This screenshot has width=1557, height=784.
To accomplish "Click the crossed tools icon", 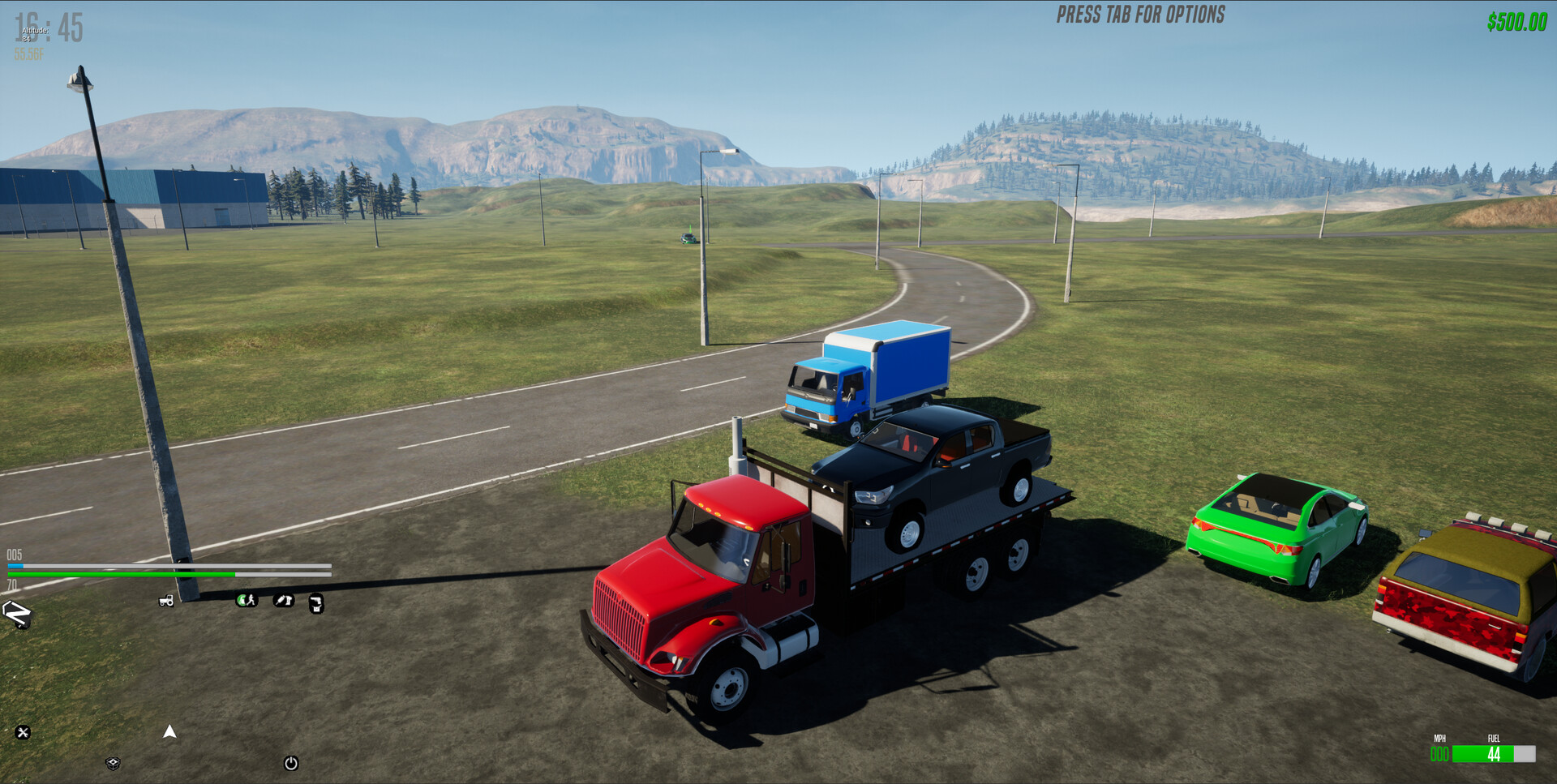I will (x=22, y=732).
